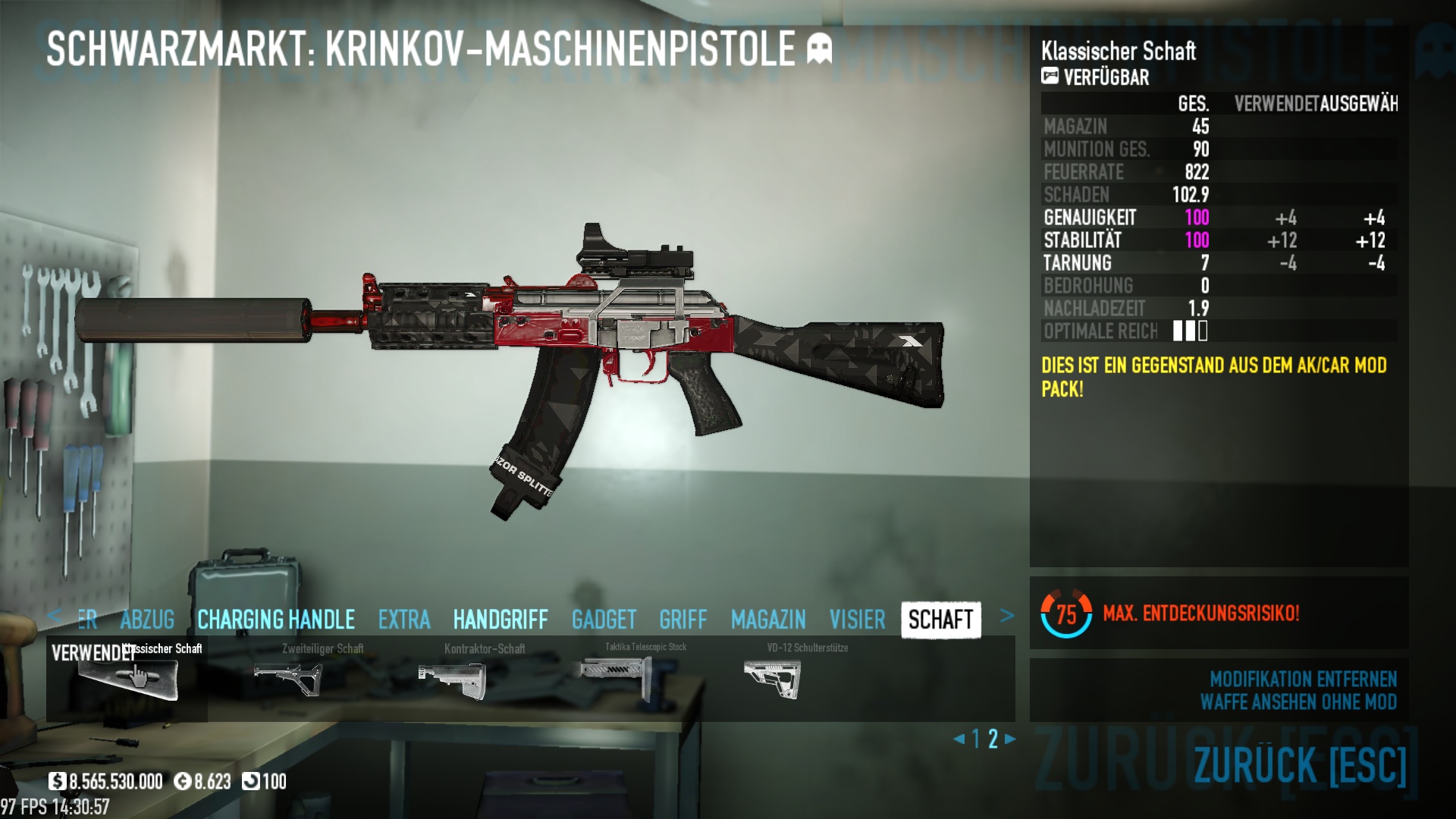Go to mod page 2
The height and width of the screenshot is (819, 1456).
(x=993, y=739)
